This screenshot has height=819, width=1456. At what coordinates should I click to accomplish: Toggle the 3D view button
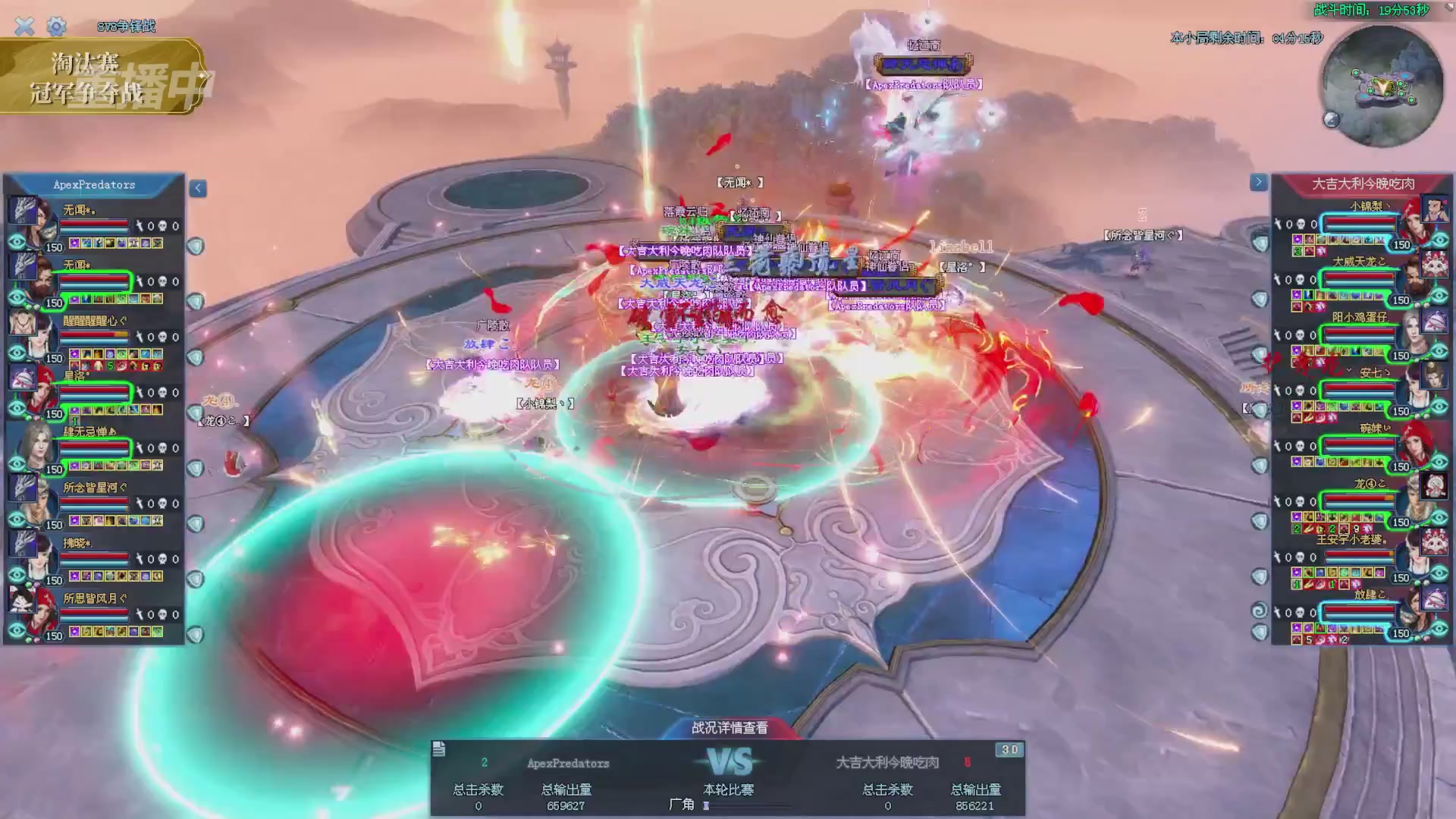tap(1009, 750)
